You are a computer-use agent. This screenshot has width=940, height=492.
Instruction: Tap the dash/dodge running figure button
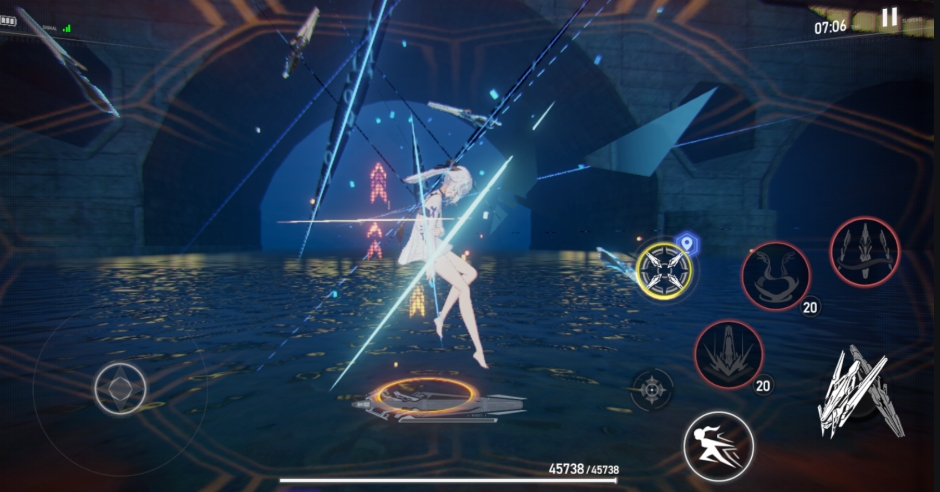[x=718, y=446]
